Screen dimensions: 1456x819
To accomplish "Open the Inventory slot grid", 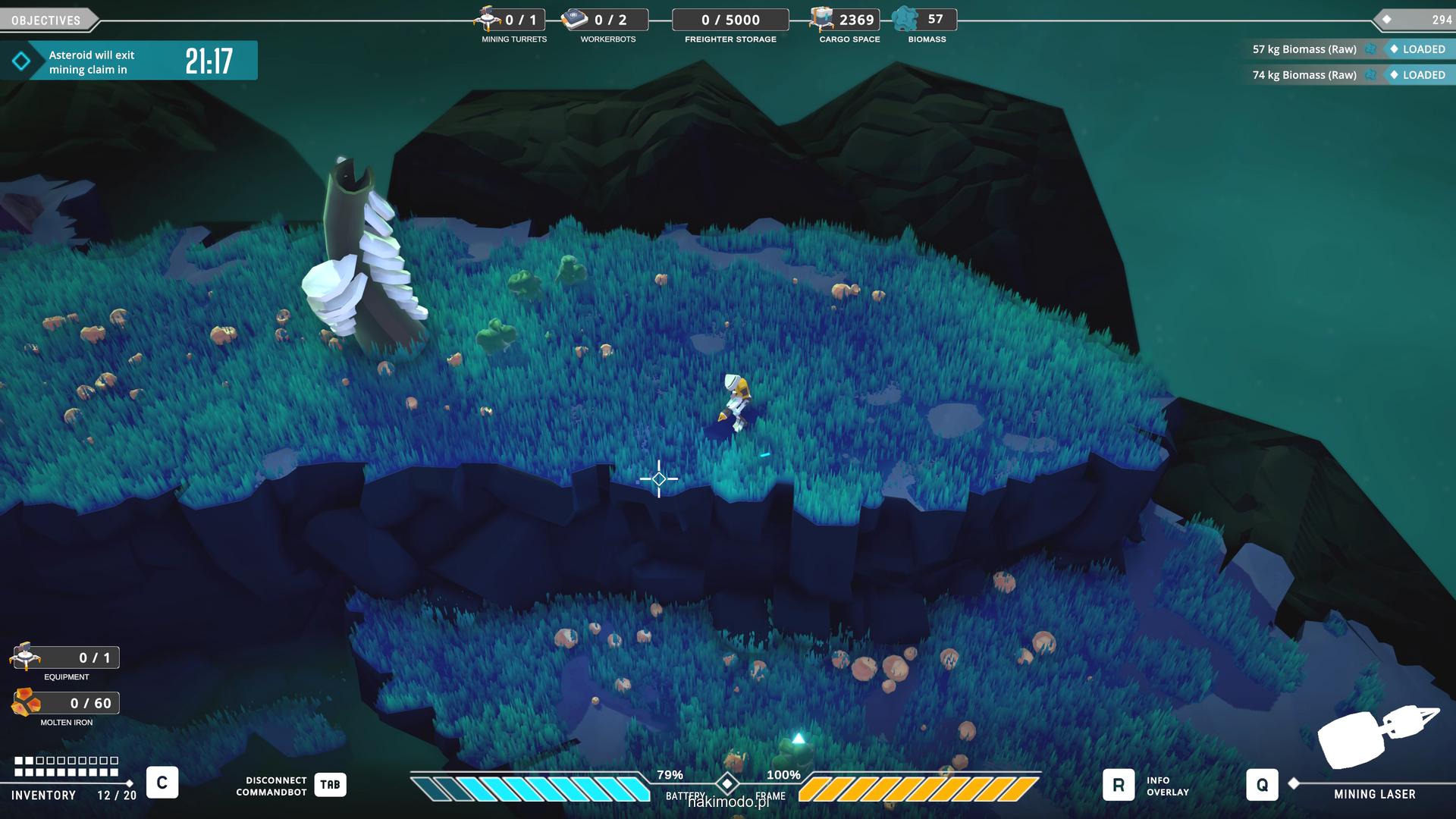I will (67, 766).
